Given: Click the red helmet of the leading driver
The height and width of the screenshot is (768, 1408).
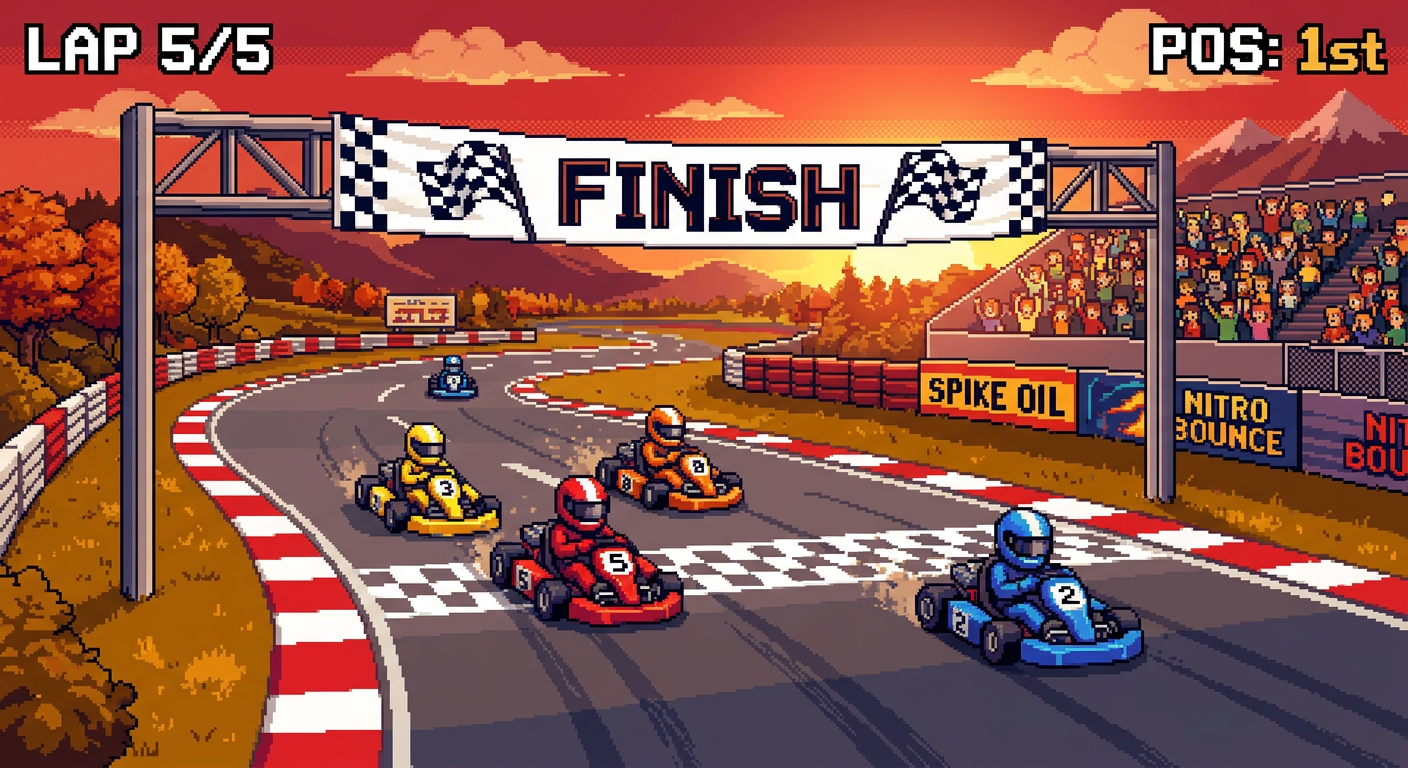Looking at the screenshot, I should coord(580,510).
